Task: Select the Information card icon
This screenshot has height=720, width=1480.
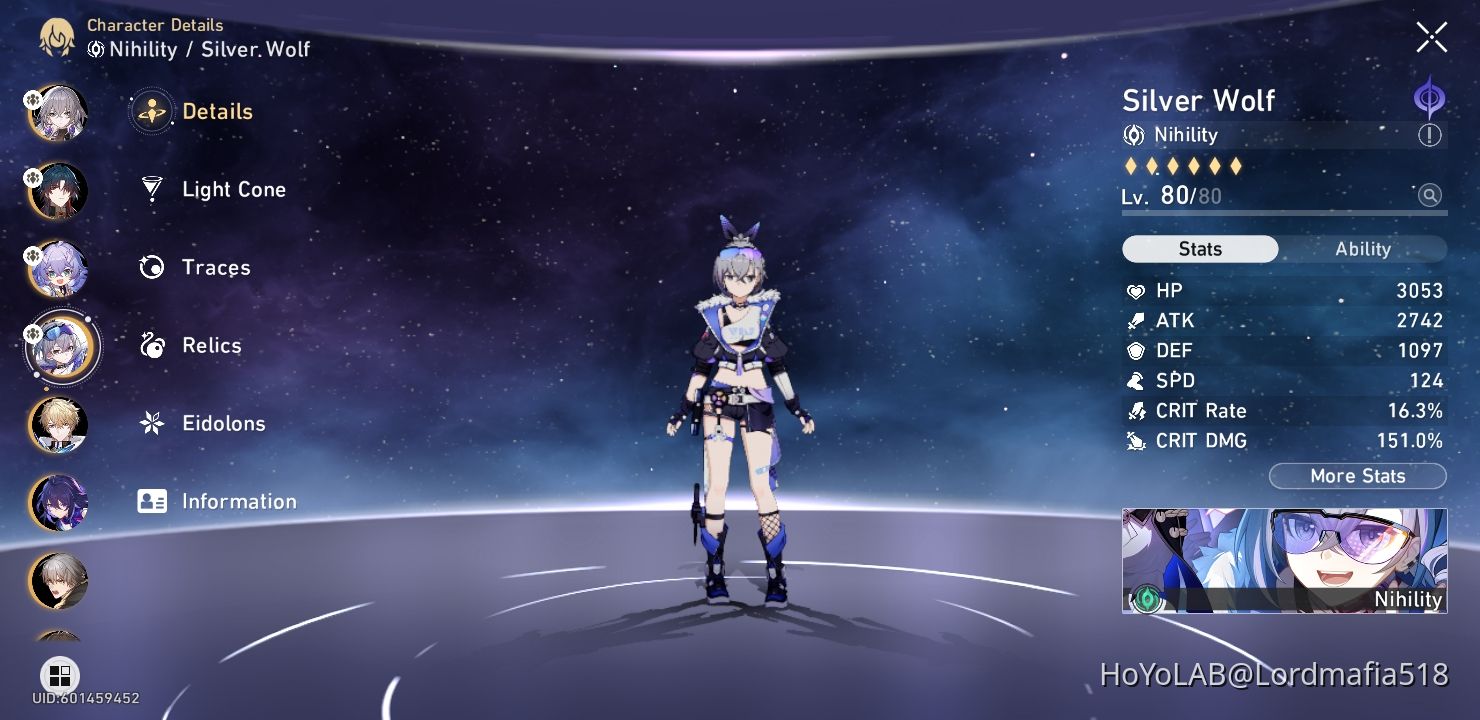Action: click(150, 501)
